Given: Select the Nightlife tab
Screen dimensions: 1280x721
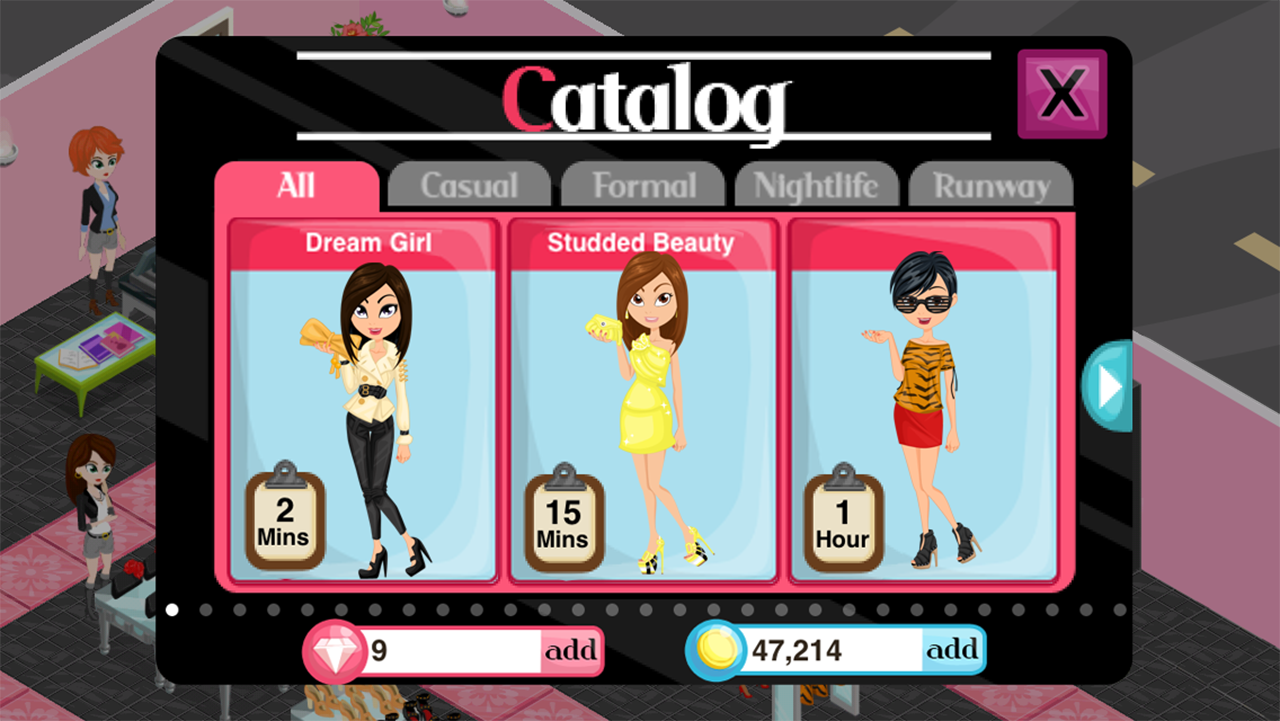Looking at the screenshot, I should (816, 186).
